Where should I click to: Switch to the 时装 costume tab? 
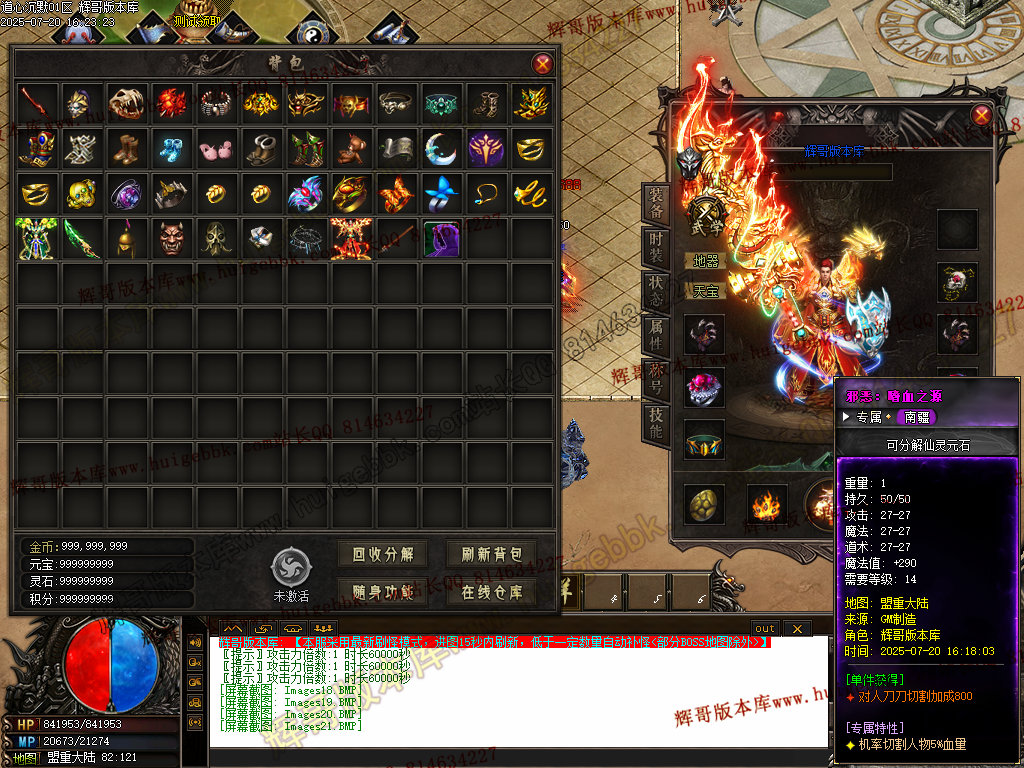(655, 248)
